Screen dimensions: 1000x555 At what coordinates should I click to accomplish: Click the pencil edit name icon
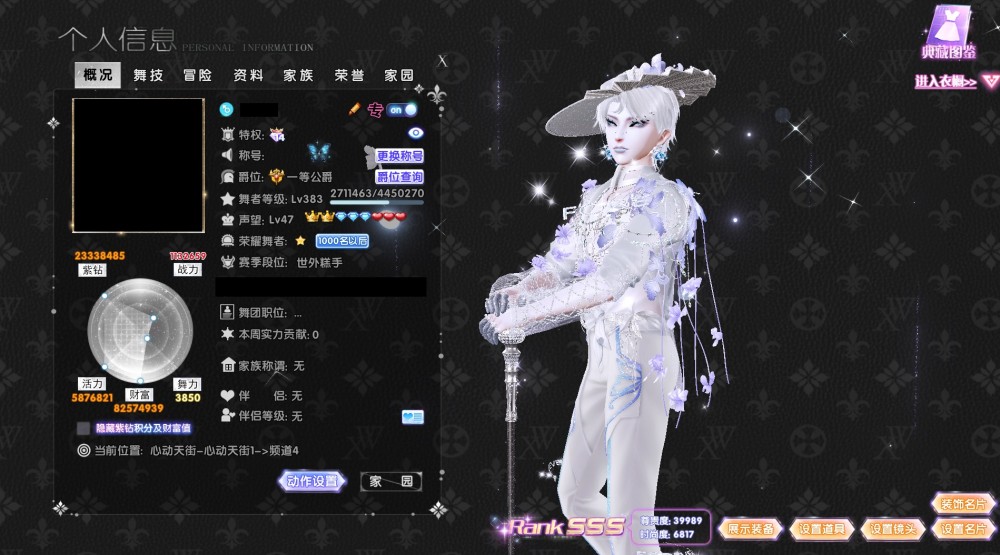tap(354, 108)
